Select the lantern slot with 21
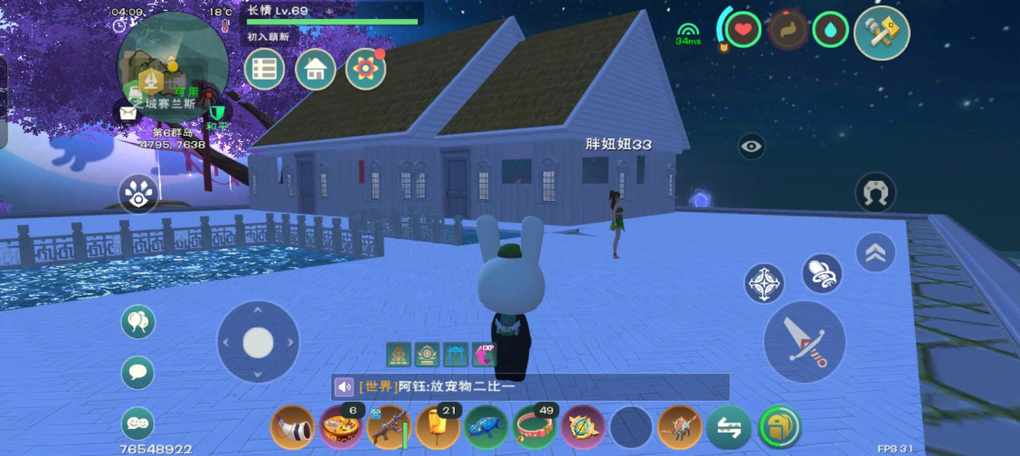 pos(438,427)
